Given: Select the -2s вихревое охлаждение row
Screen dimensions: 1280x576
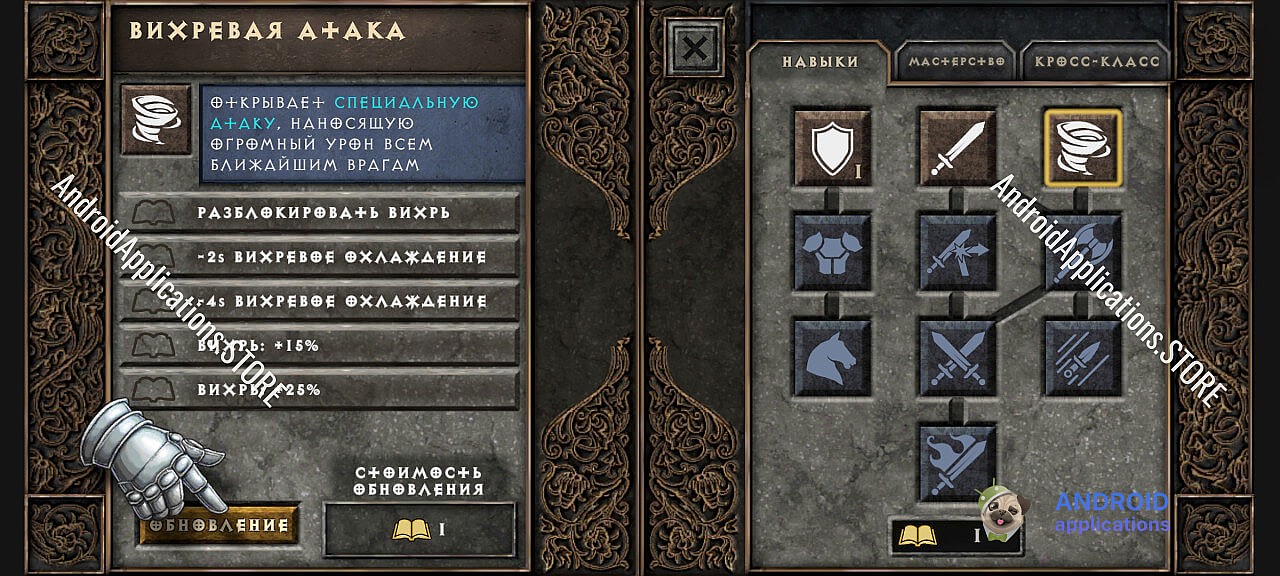Looking at the screenshot, I should coord(320,257).
